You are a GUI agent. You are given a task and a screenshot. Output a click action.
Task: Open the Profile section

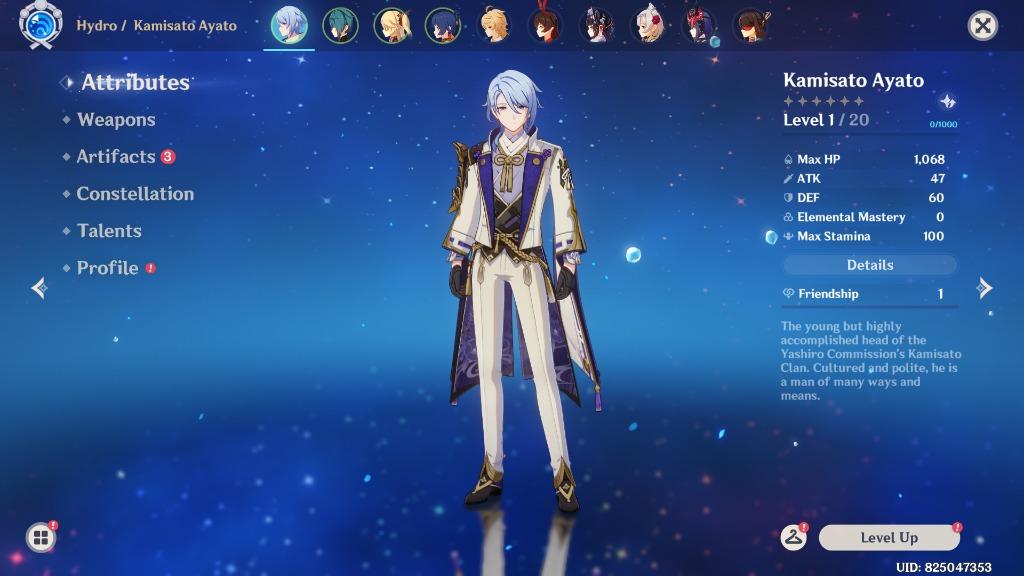pyautogui.click(x=108, y=268)
